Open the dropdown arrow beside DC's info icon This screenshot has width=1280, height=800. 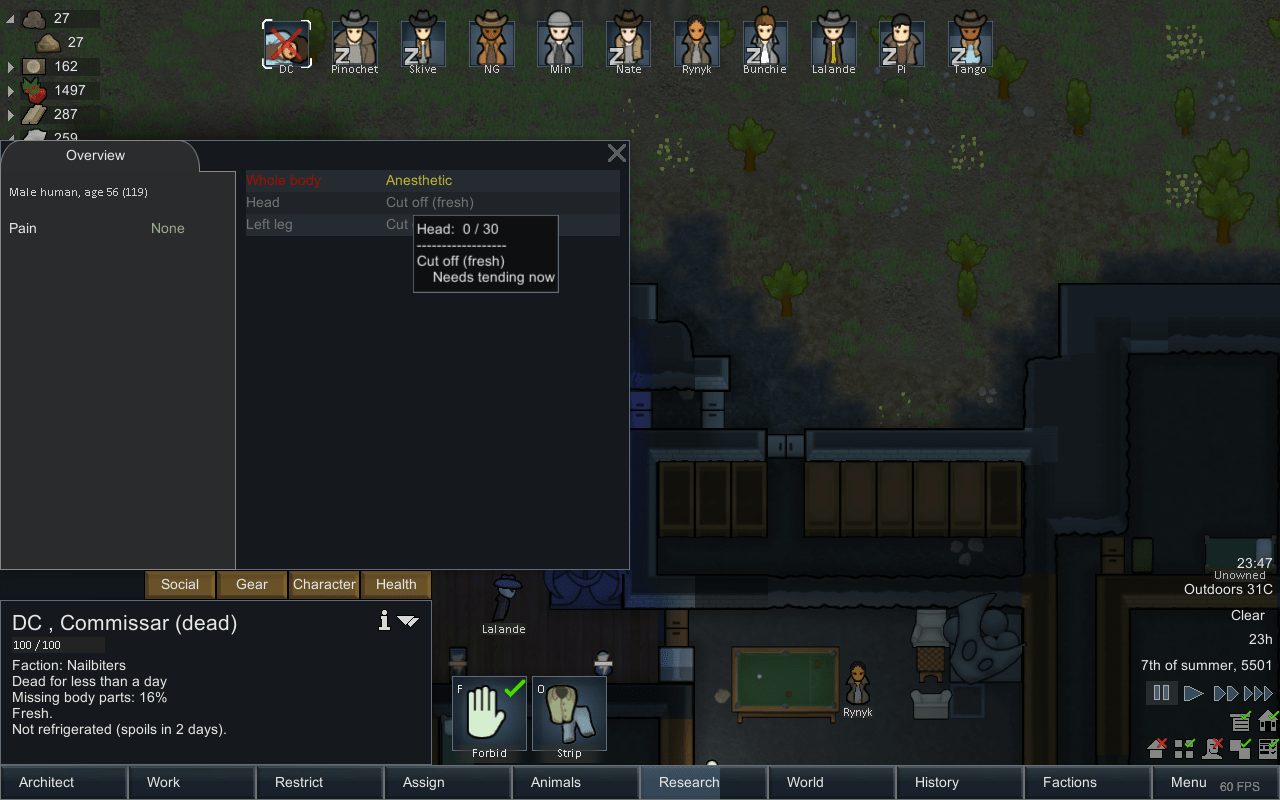[x=408, y=621]
